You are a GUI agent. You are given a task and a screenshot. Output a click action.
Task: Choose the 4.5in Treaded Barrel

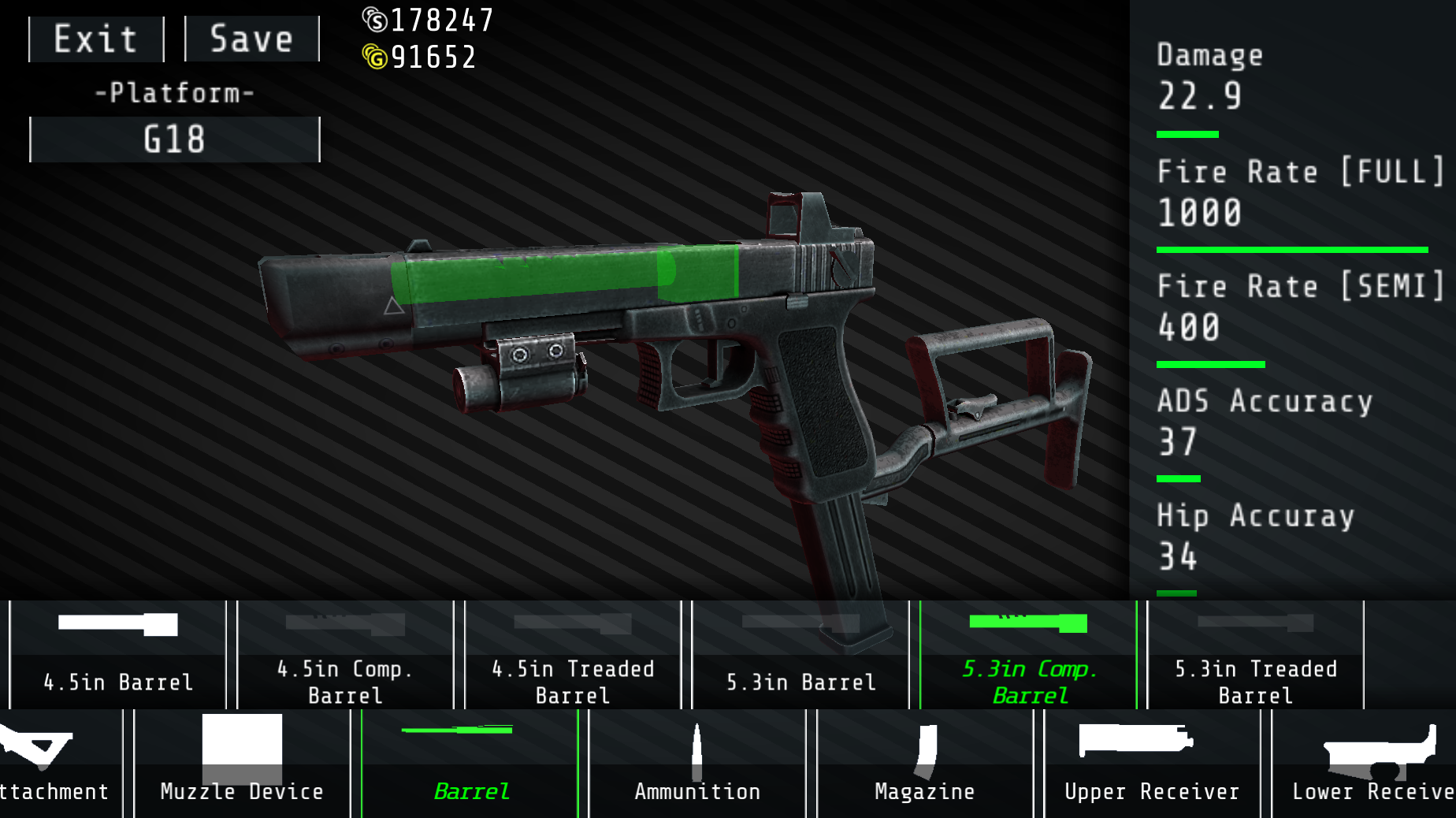point(572,654)
